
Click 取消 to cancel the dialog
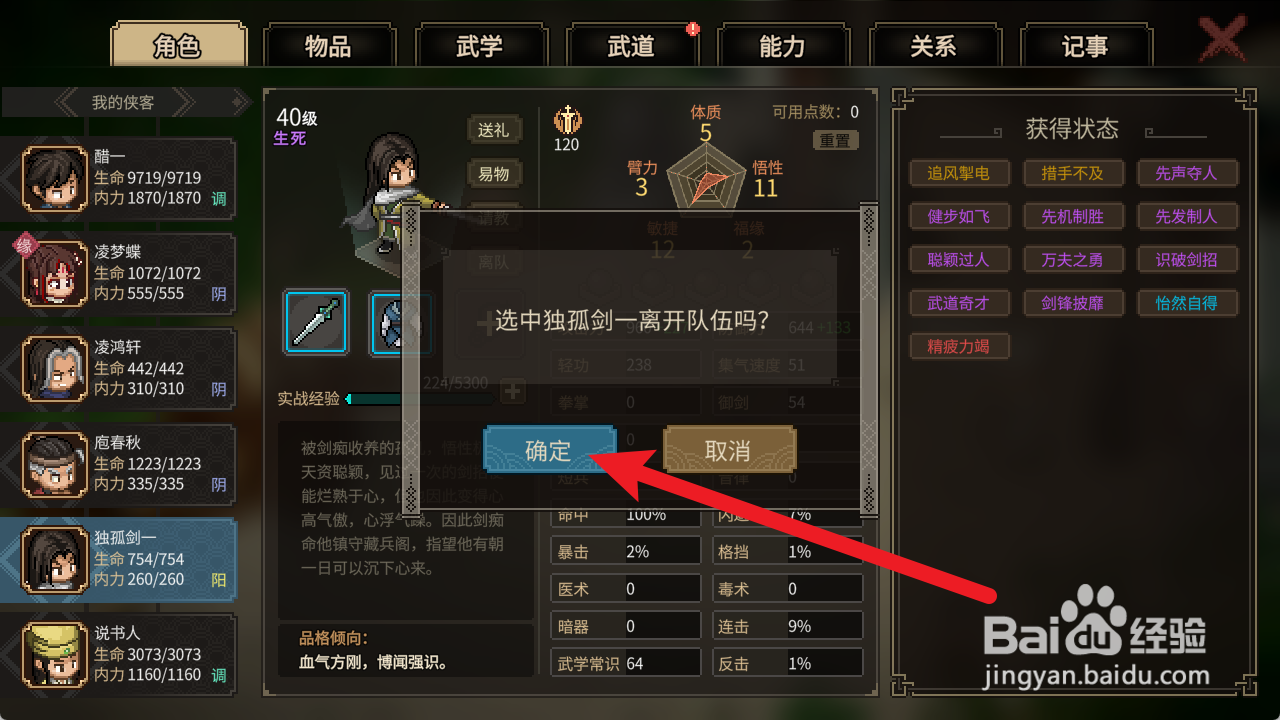pos(729,450)
